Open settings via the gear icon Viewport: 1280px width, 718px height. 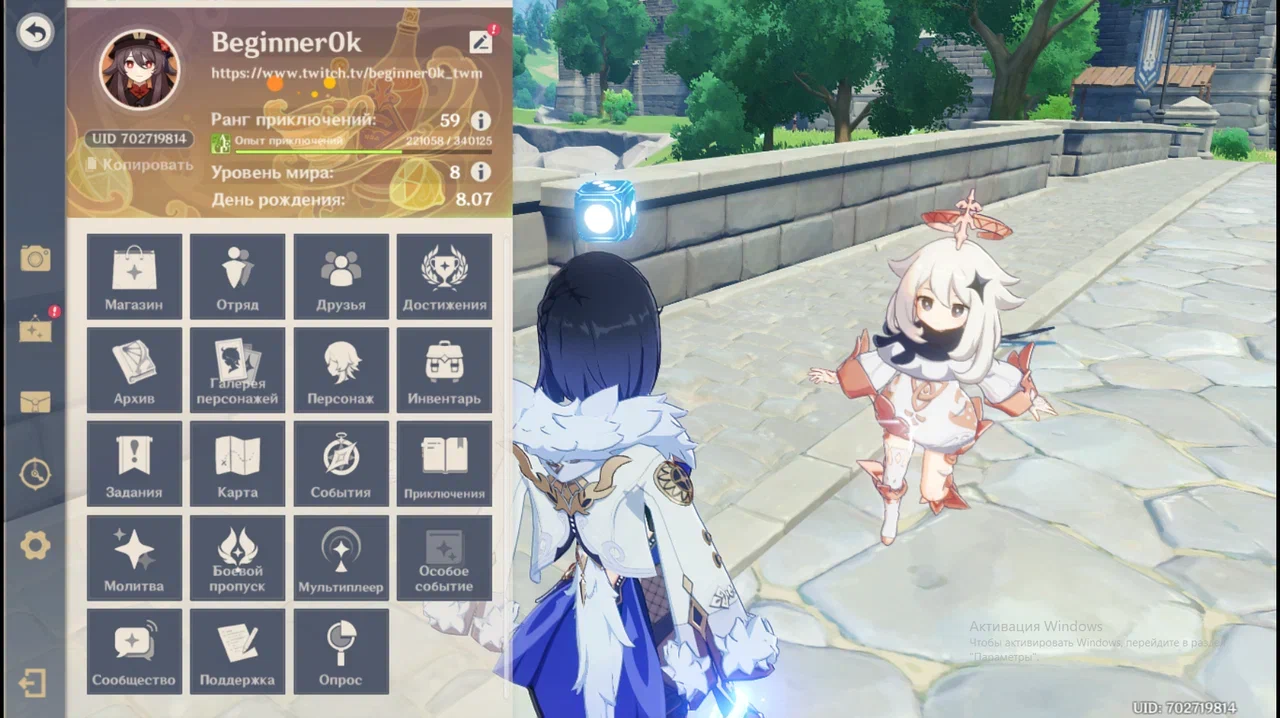[x=35, y=545]
